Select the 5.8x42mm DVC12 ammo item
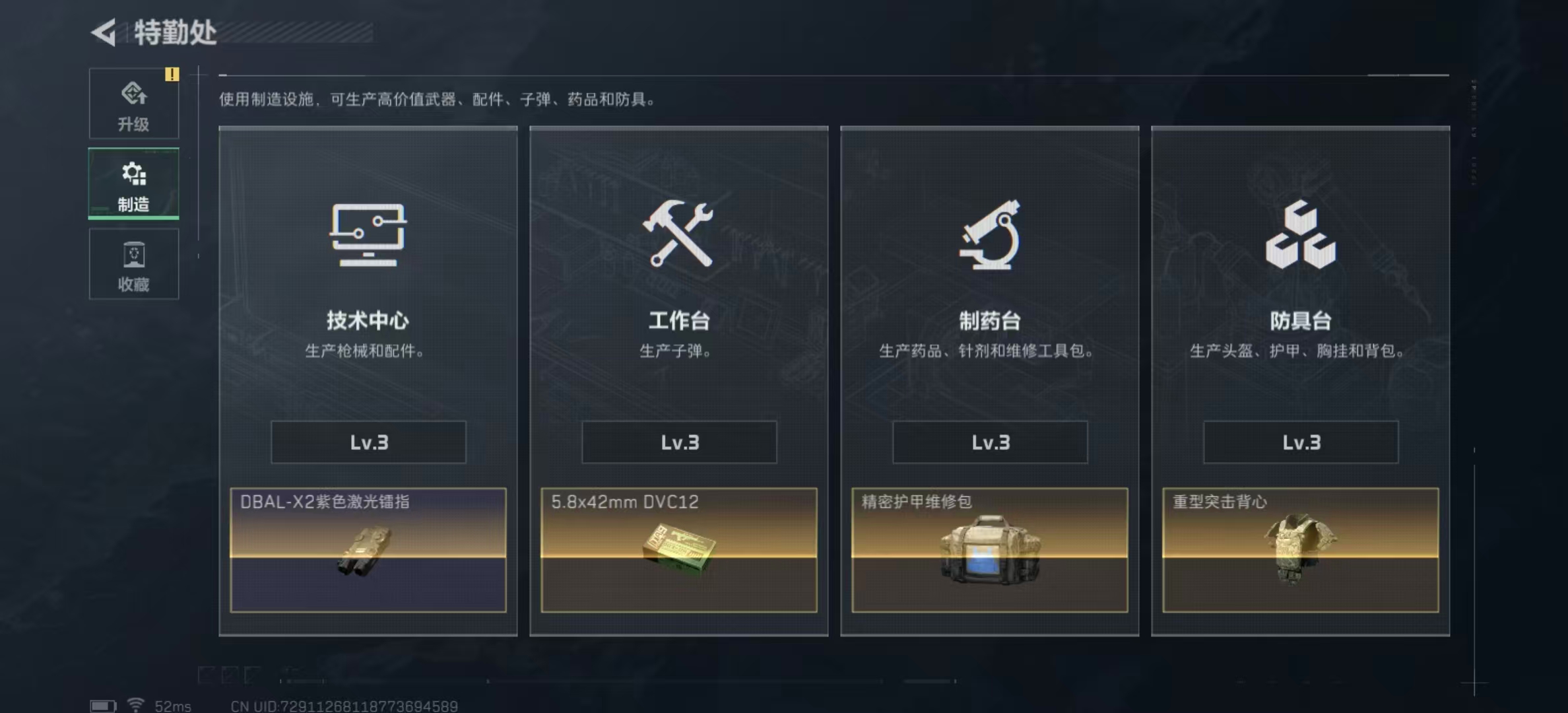Viewport: 1568px width, 713px height. (678, 551)
